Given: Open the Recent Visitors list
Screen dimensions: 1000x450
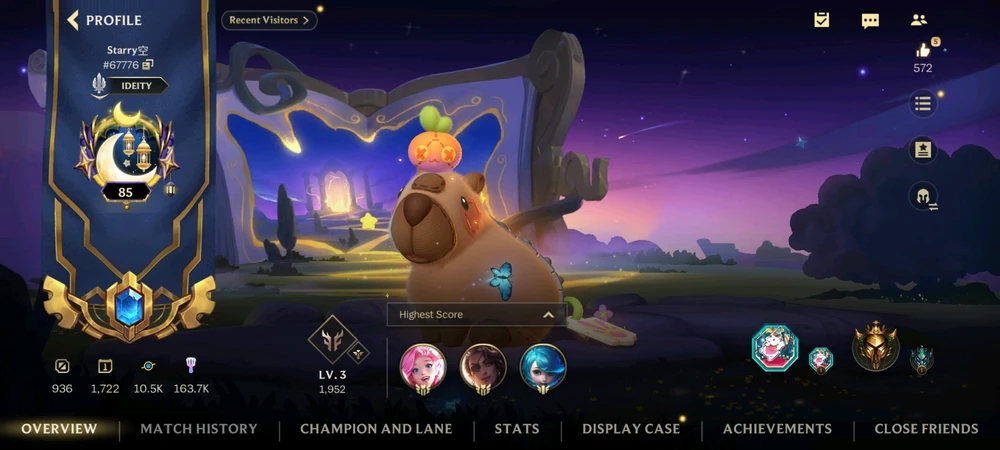Looking at the screenshot, I should [269, 20].
